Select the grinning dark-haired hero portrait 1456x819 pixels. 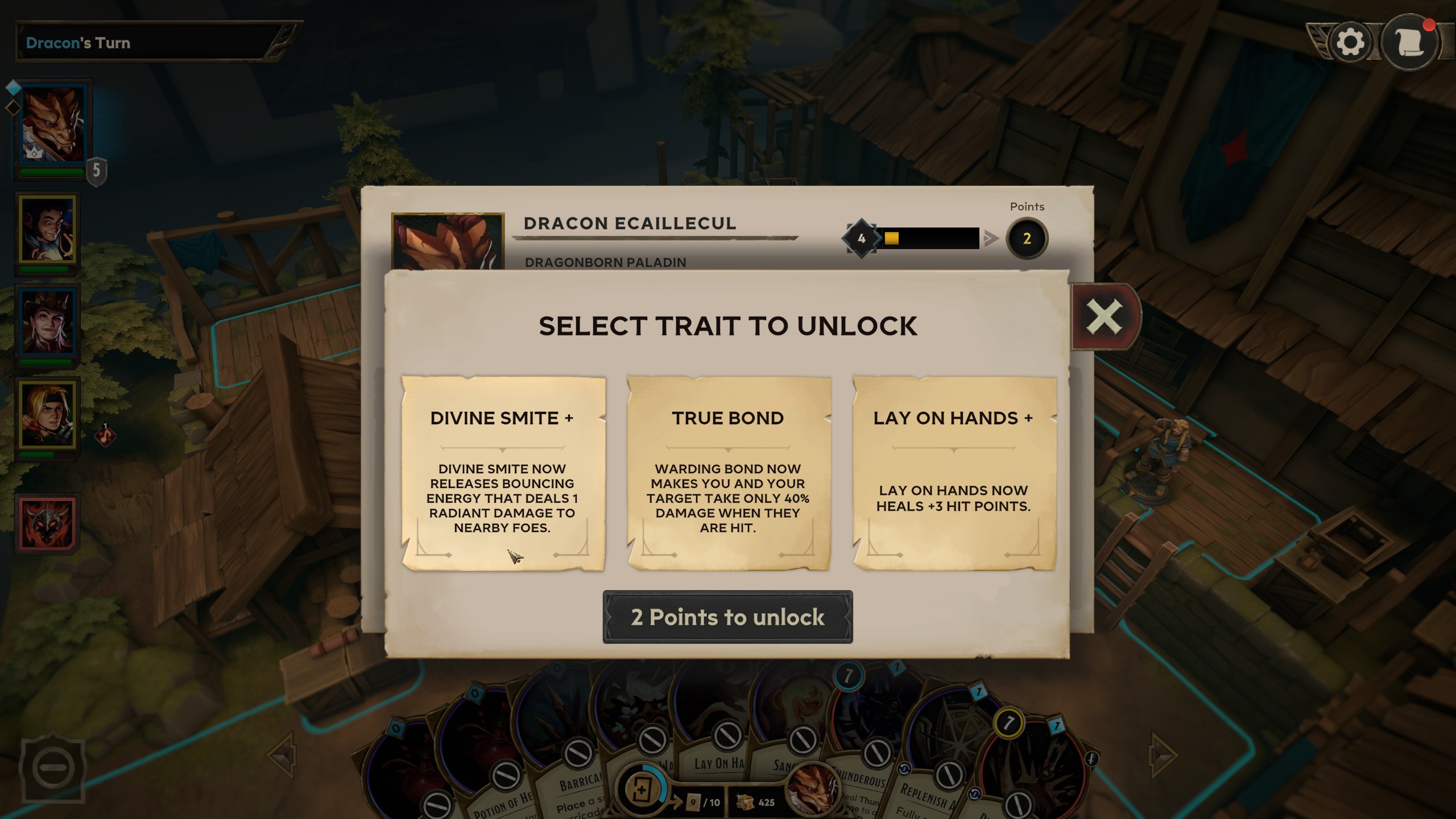click(x=48, y=229)
